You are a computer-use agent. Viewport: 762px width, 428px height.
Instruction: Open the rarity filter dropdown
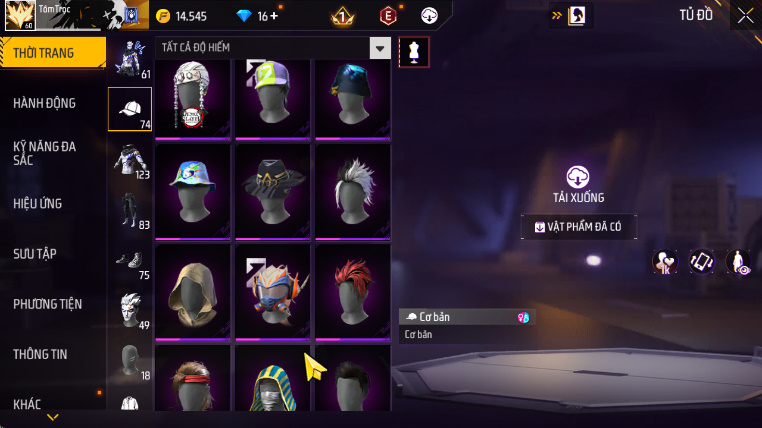(380, 48)
